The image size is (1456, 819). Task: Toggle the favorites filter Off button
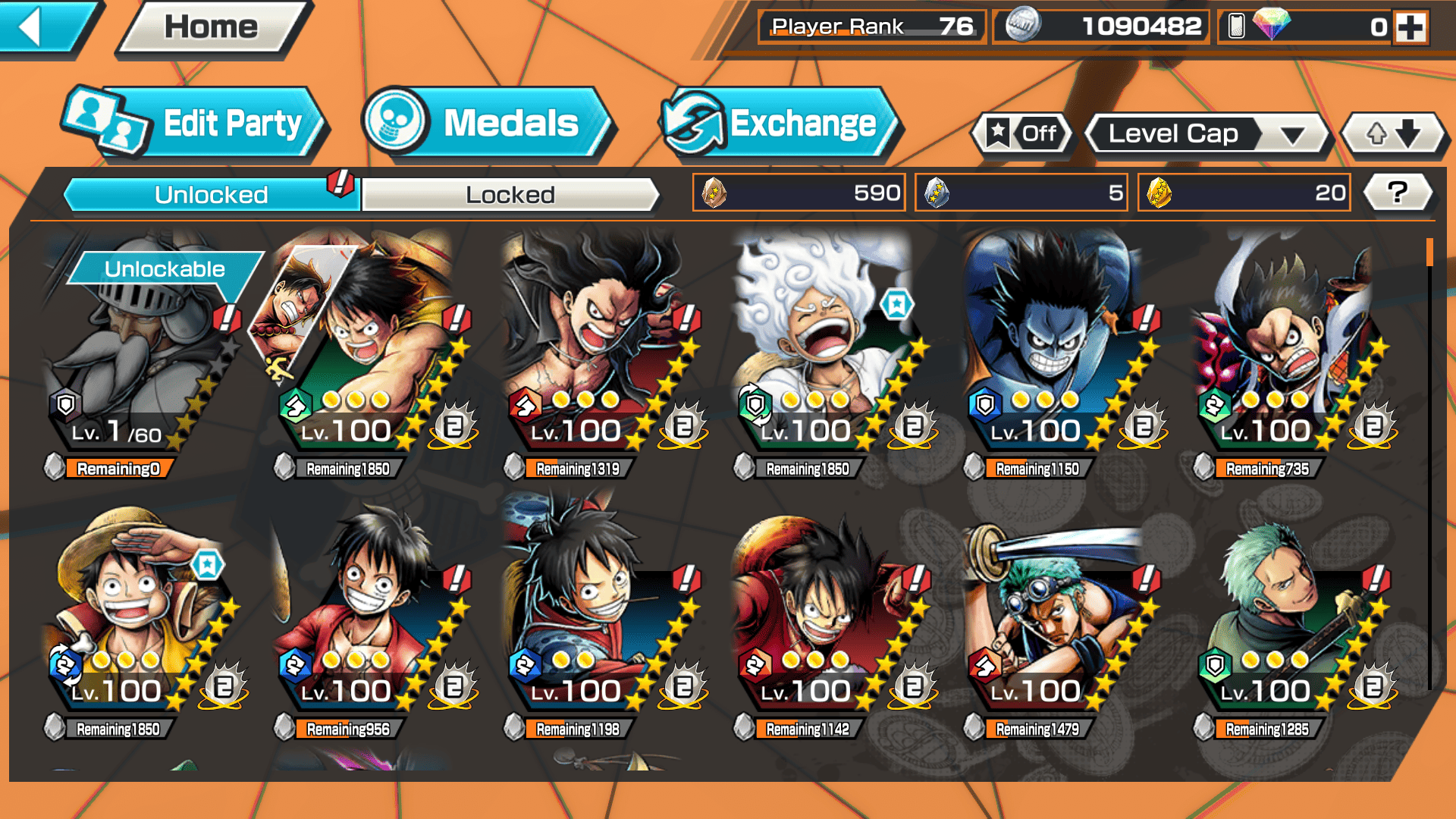point(1023,134)
